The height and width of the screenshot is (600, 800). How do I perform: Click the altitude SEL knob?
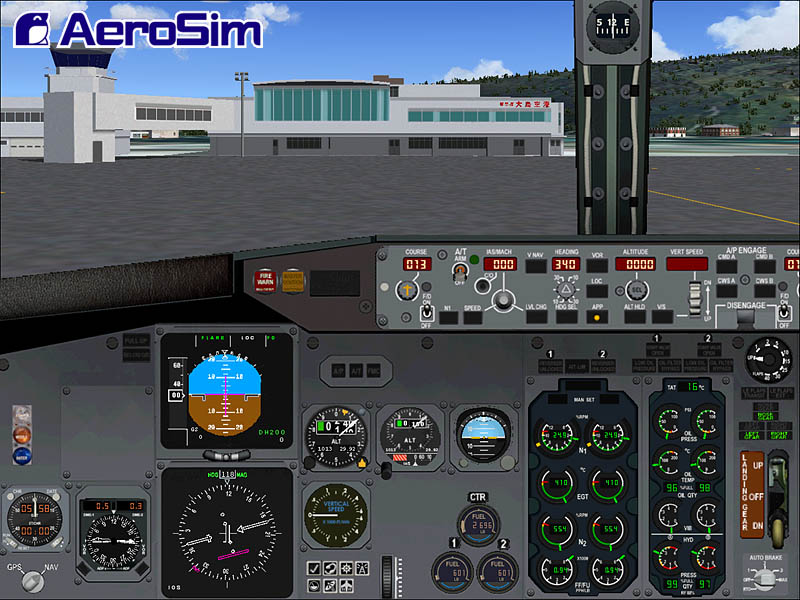[636, 290]
